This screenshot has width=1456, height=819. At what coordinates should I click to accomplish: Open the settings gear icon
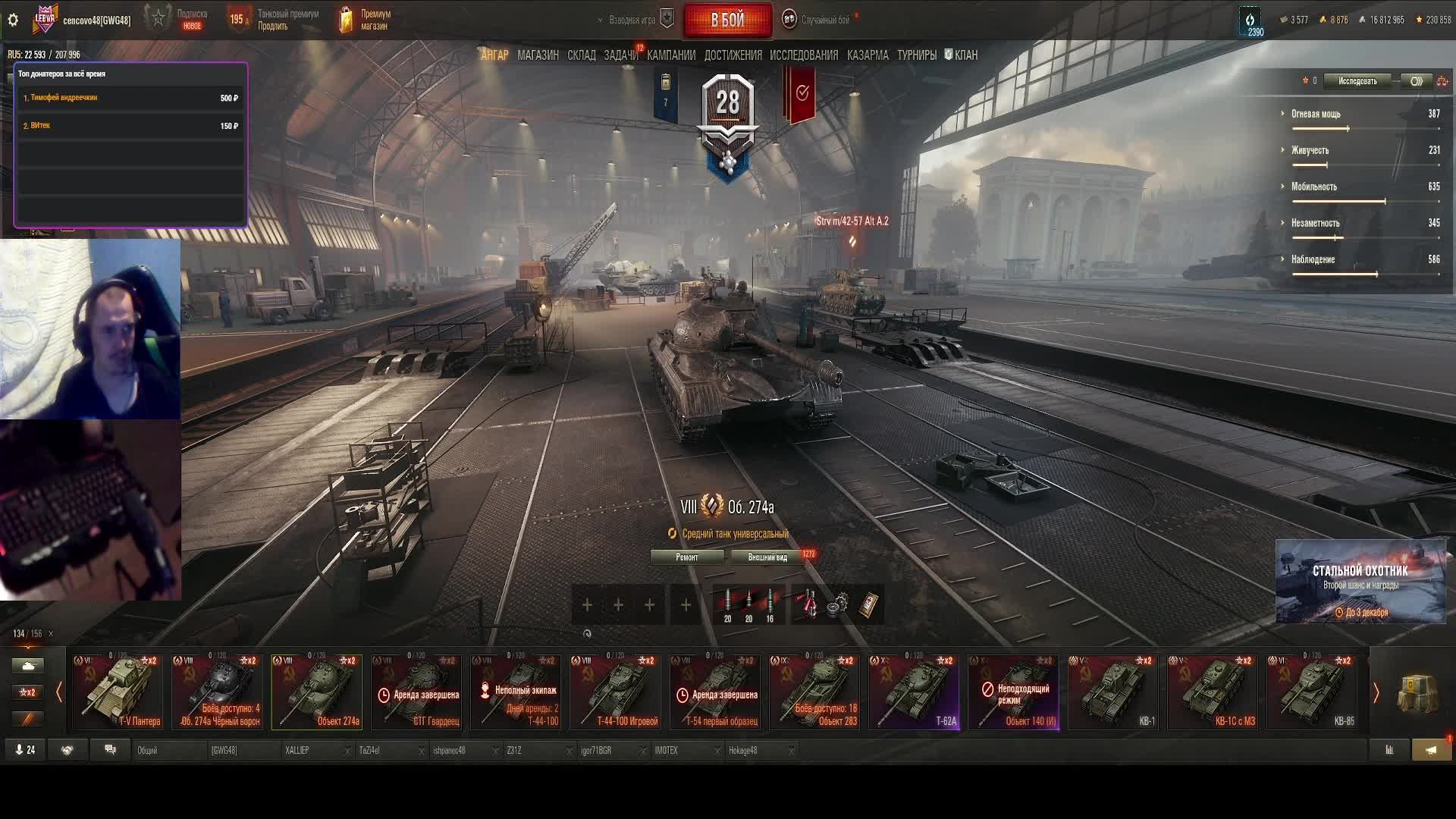click(x=13, y=20)
